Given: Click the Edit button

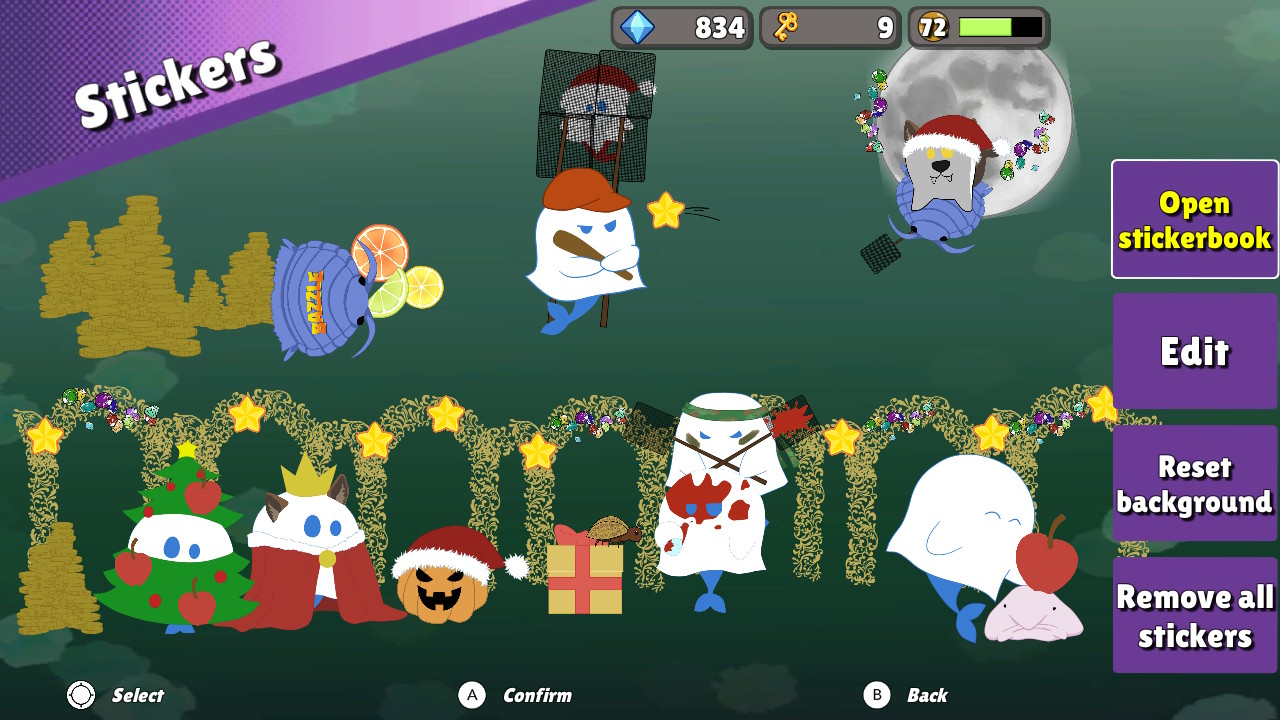Looking at the screenshot, I should tap(1194, 352).
